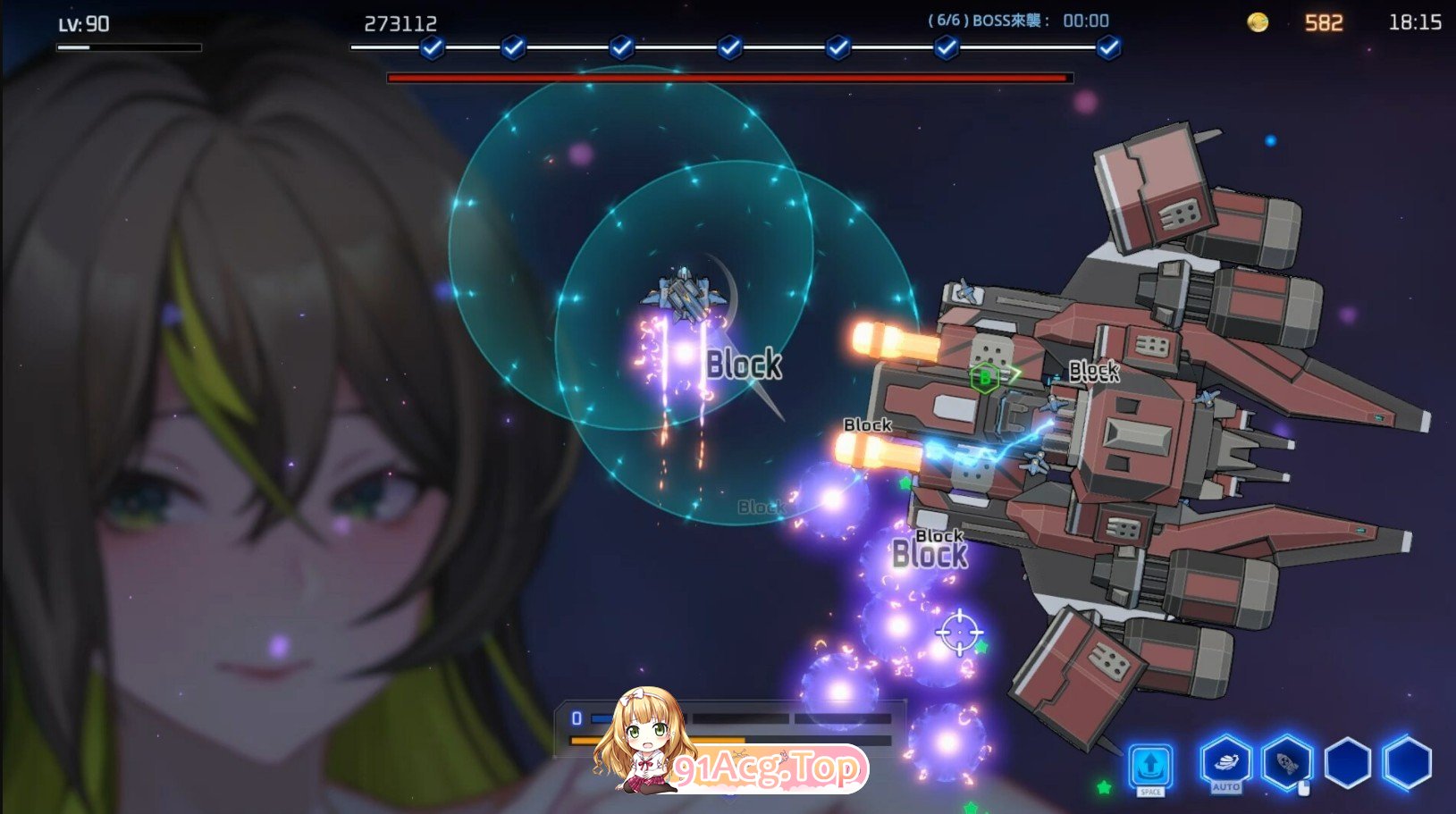
Task: Click the gold coin currency icon
Action: tap(1258, 22)
